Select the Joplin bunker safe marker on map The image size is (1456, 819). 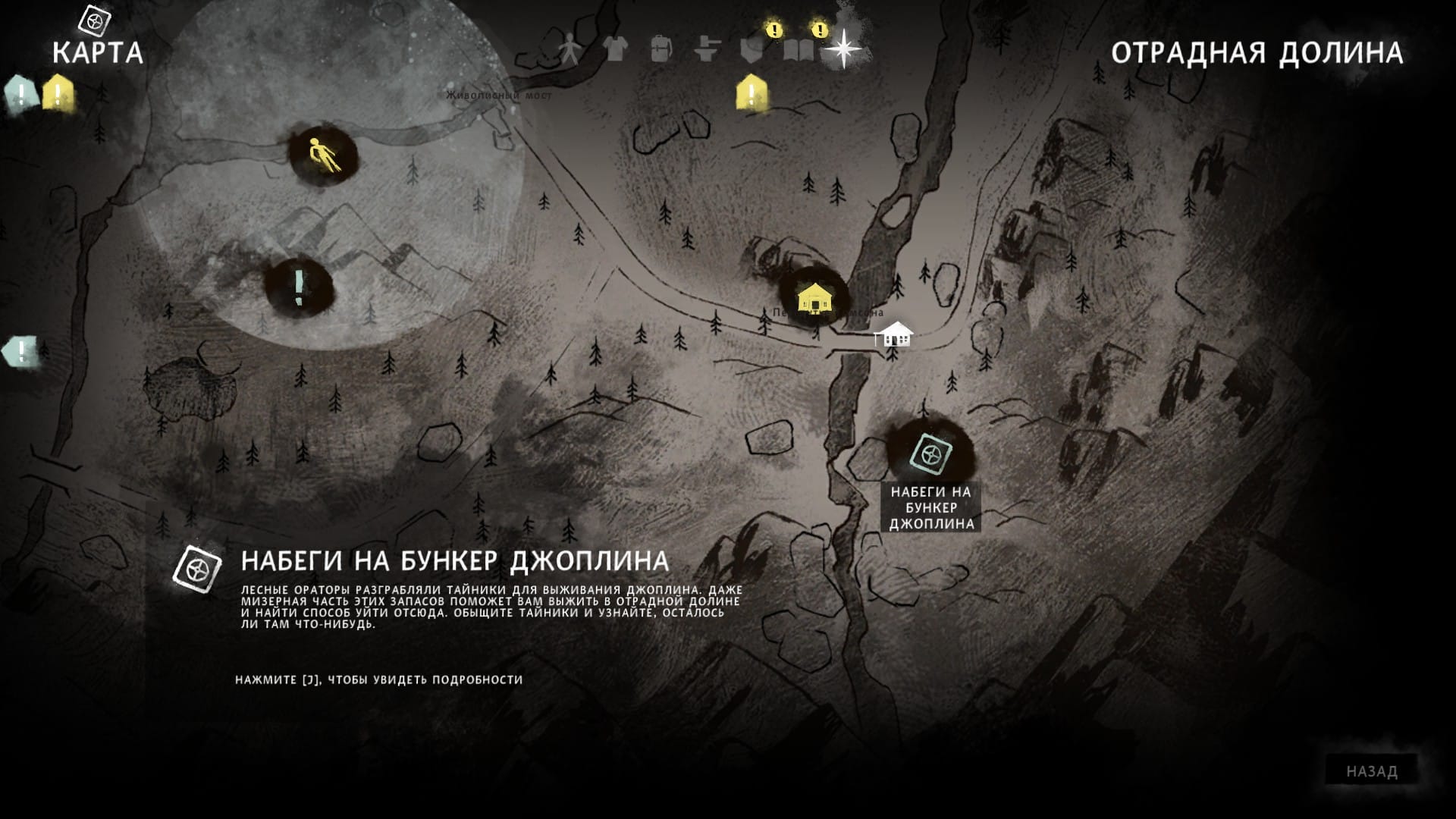click(930, 454)
